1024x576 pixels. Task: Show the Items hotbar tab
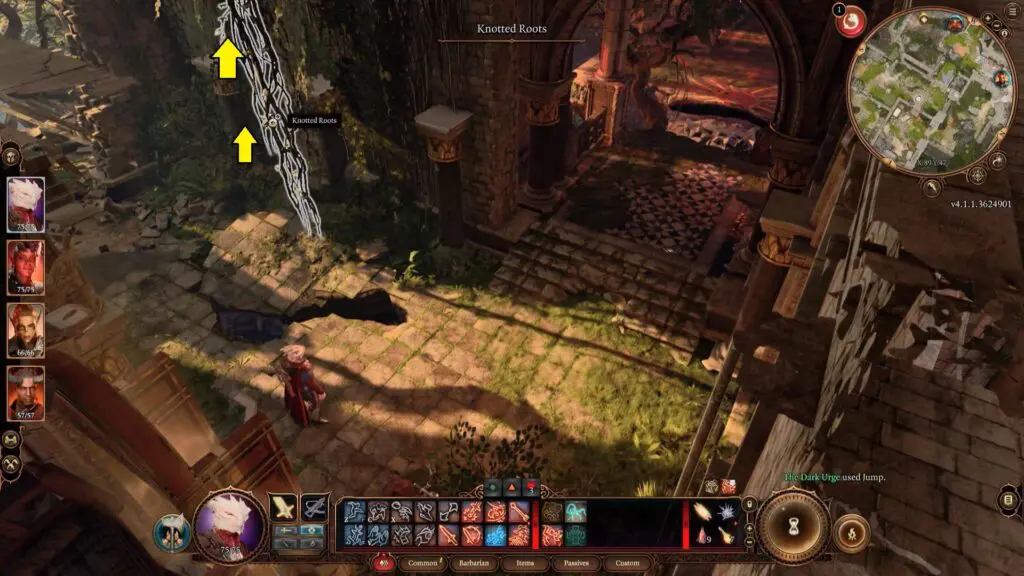tap(525, 563)
